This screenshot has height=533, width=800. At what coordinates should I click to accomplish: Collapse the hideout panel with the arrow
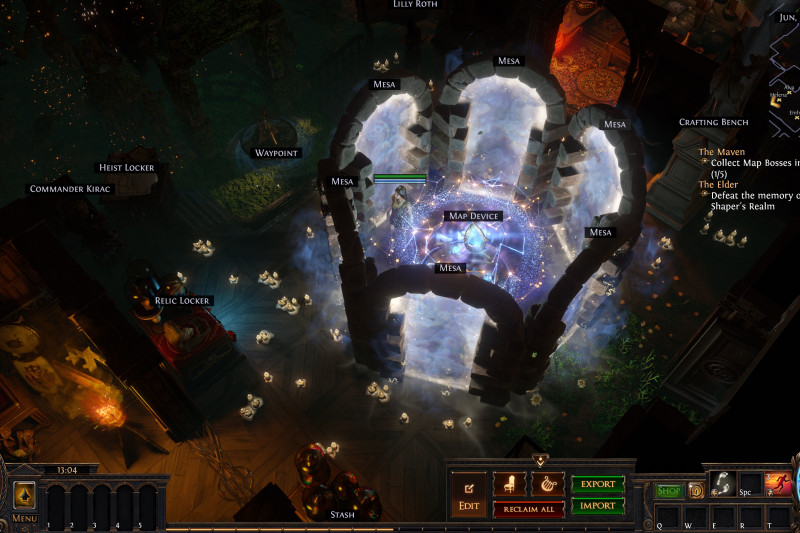[x=540, y=461]
